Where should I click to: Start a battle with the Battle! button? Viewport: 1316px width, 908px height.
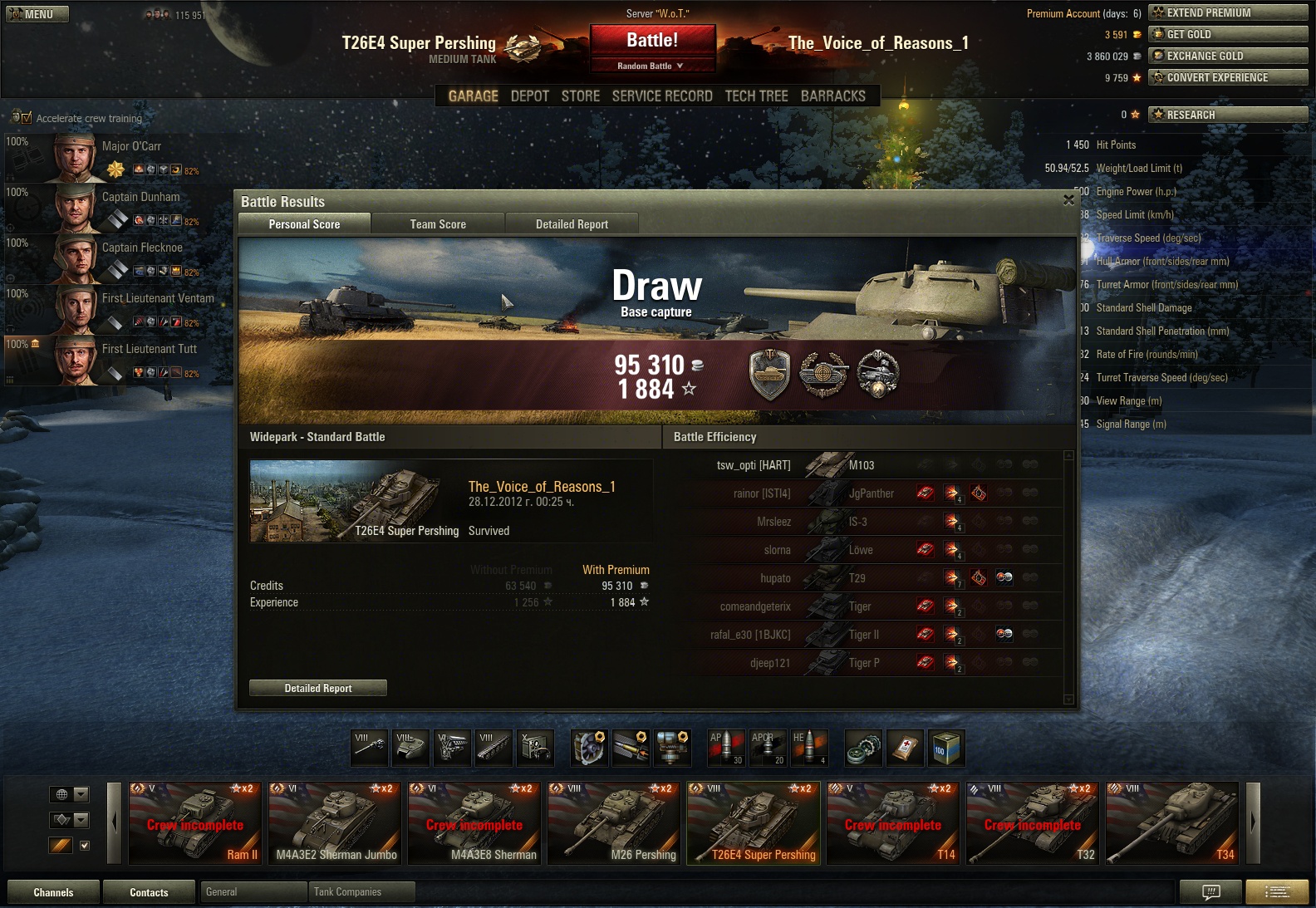point(652,41)
